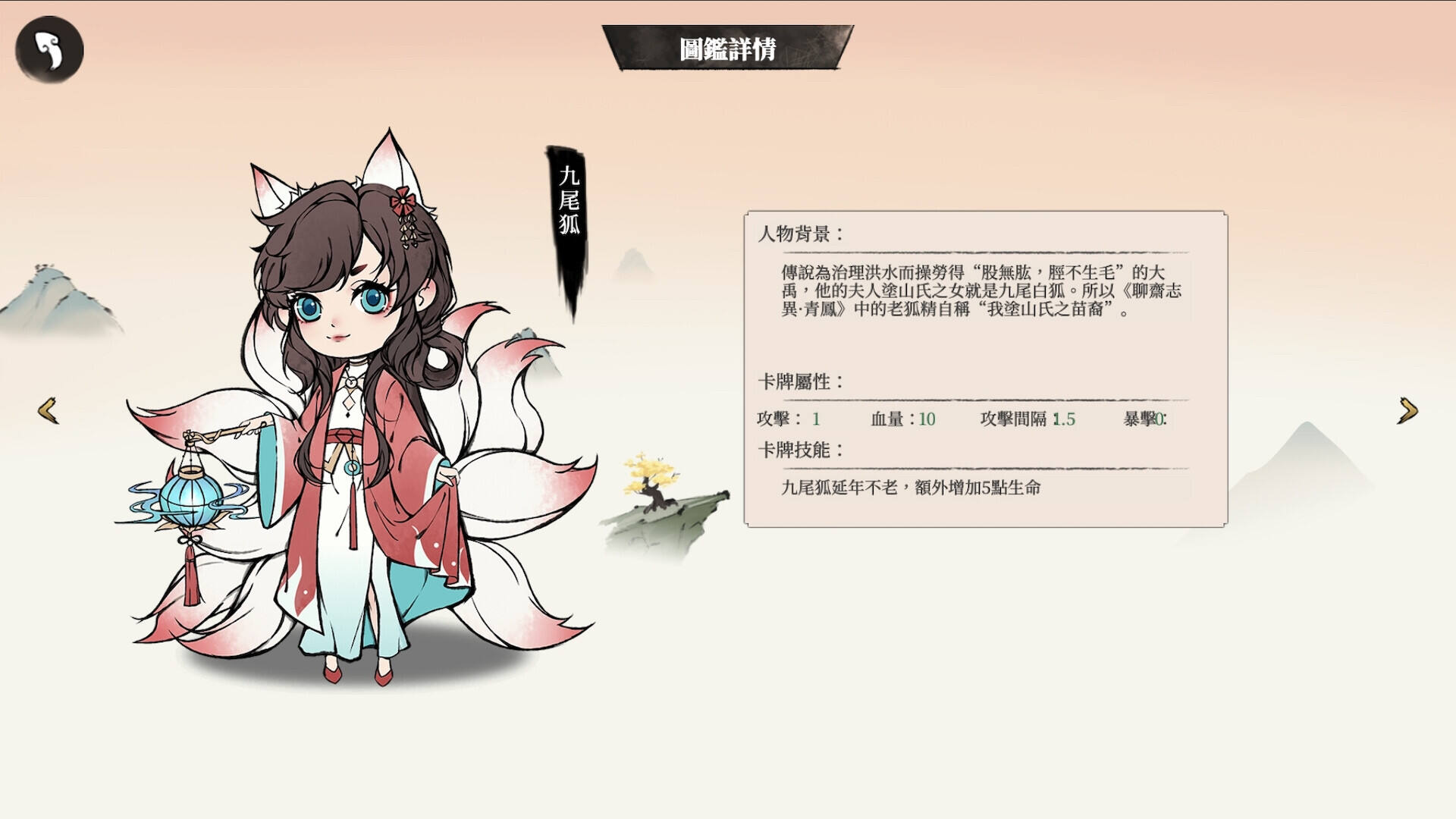Click the yellow bonsai tree decoration
This screenshot has height=819, width=1456.
click(649, 472)
